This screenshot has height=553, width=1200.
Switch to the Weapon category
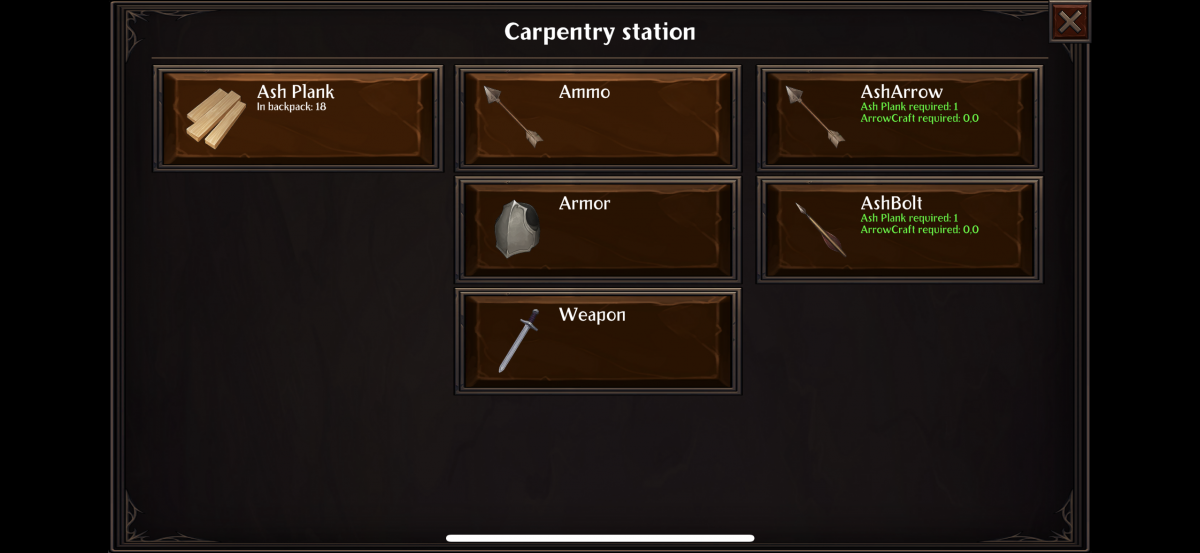tap(598, 341)
